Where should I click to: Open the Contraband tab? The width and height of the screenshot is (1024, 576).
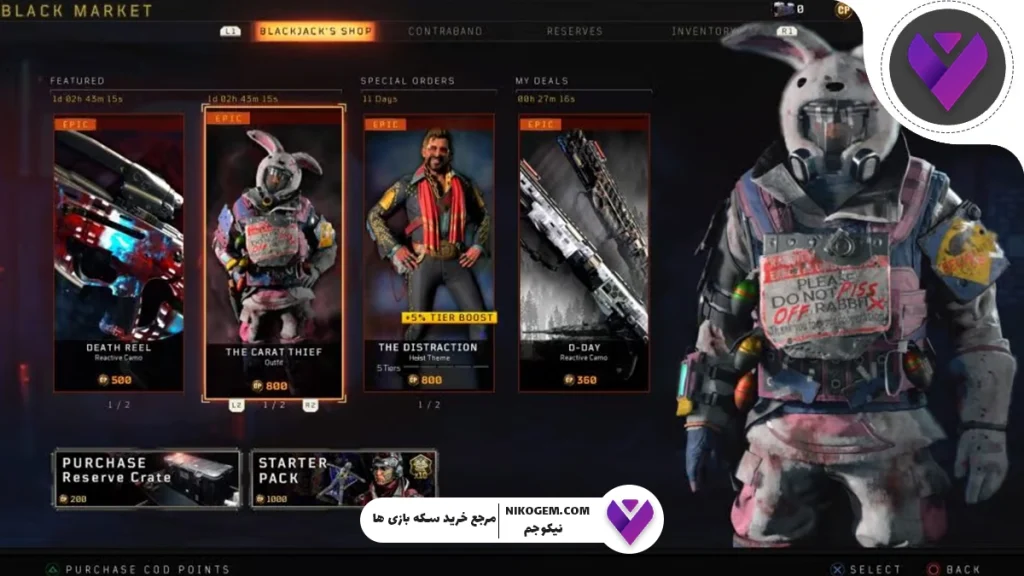pyautogui.click(x=445, y=31)
